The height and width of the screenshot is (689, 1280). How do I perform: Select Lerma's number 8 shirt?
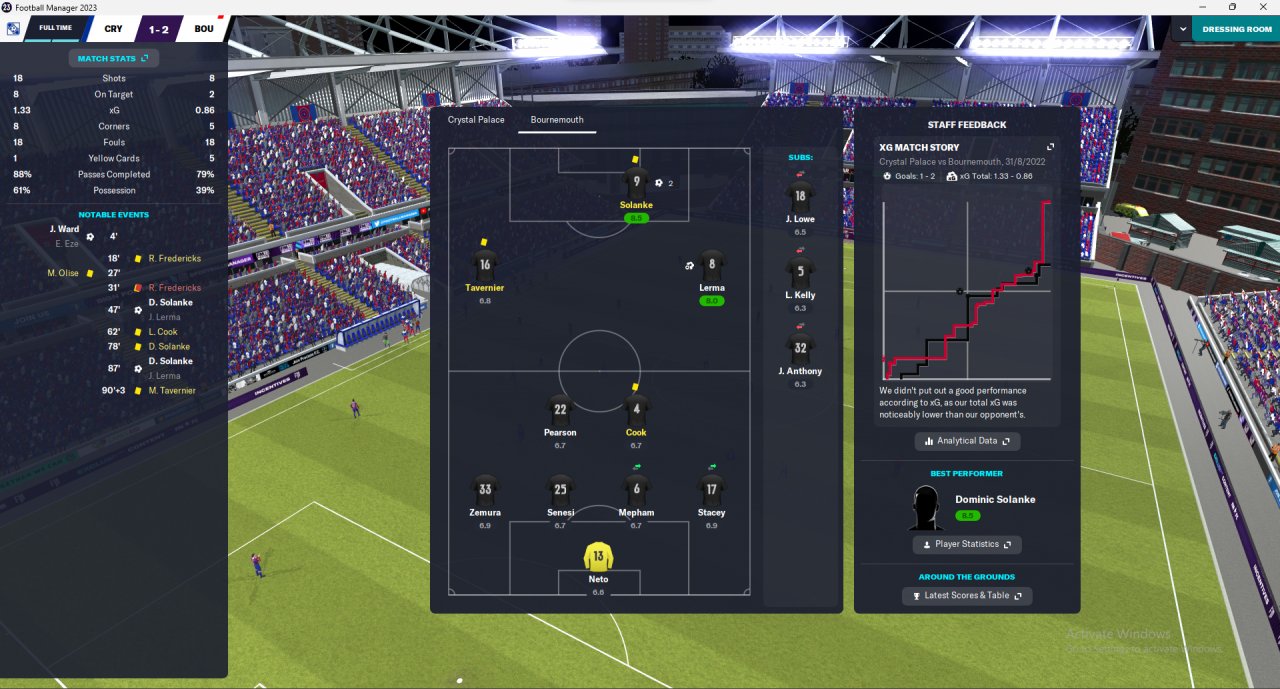click(x=711, y=266)
